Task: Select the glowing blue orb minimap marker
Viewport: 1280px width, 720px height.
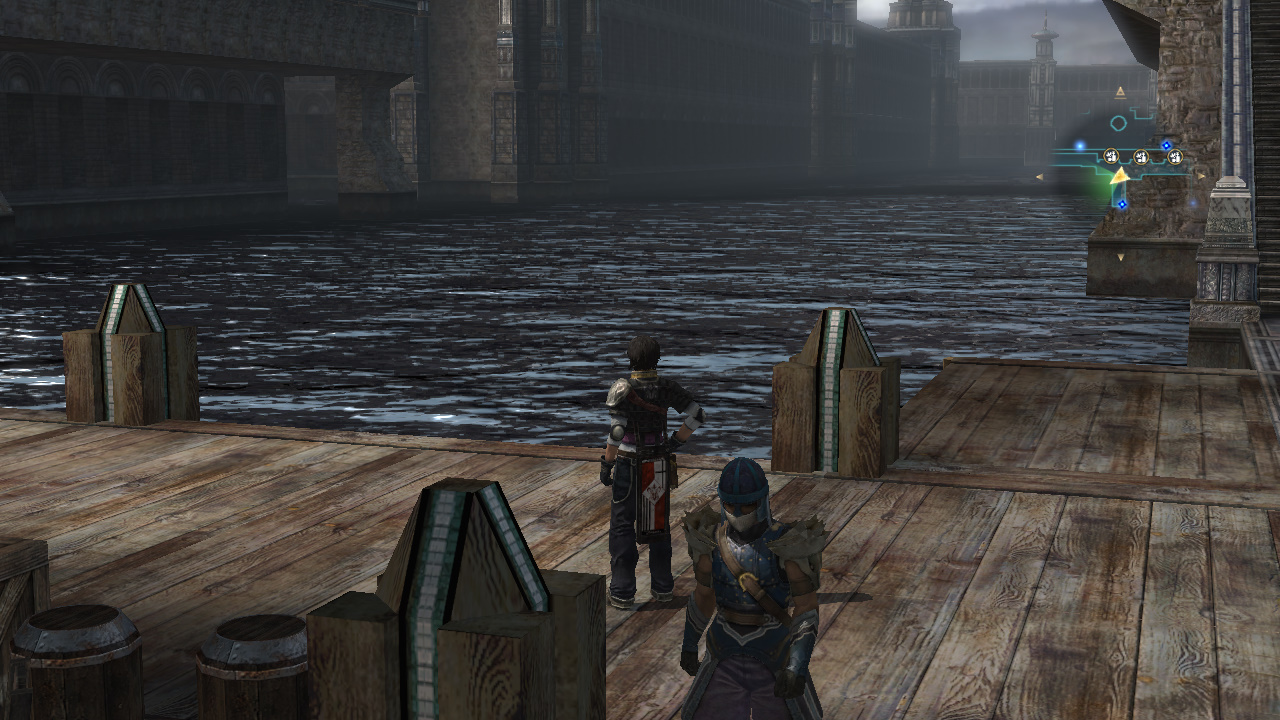Action: tap(1080, 145)
